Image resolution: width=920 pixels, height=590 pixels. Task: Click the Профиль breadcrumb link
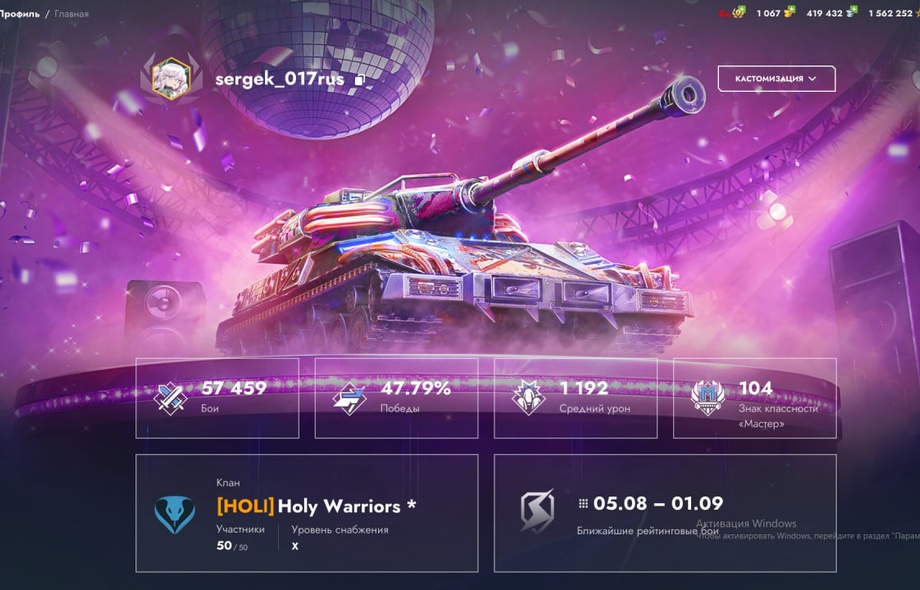pyautogui.click(x=20, y=14)
